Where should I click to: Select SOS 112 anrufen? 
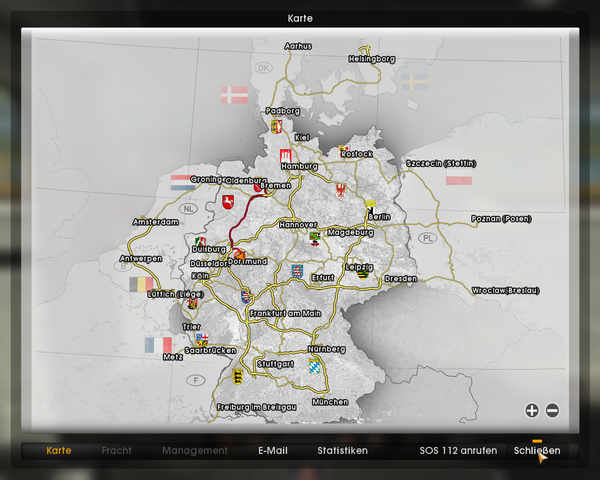point(458,451)
